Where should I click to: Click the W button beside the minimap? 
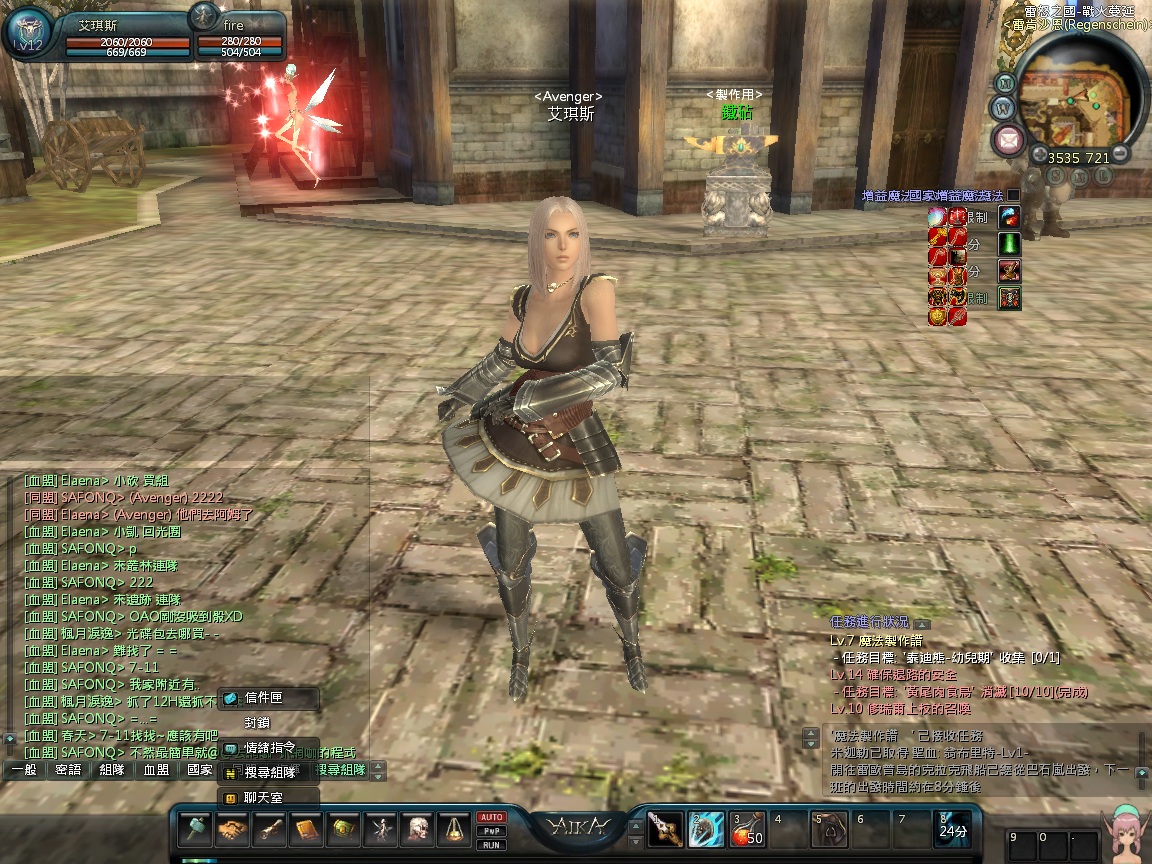point(1001,107)
